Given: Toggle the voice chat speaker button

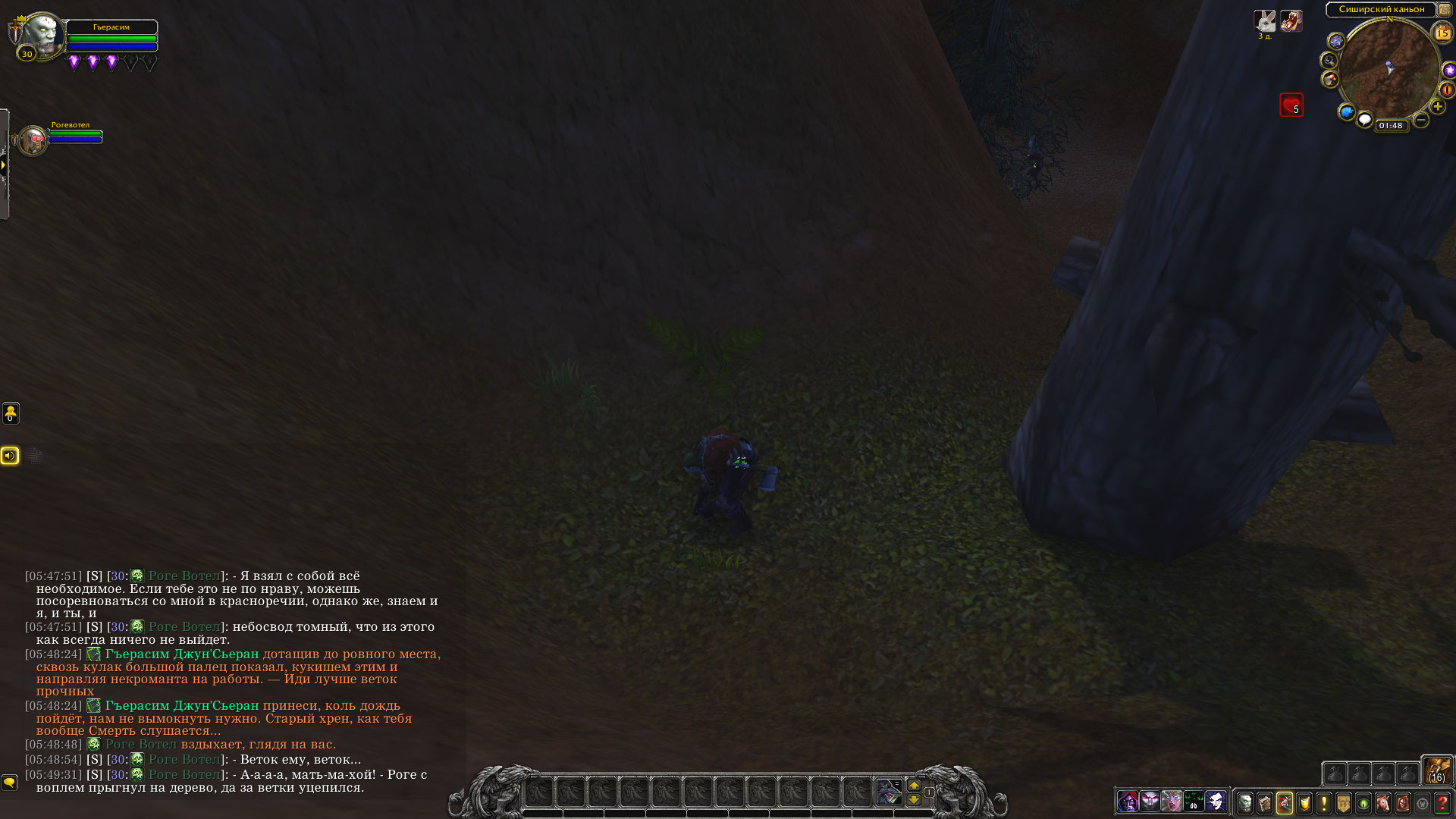Looking at the screenshot, I should 10,455.
